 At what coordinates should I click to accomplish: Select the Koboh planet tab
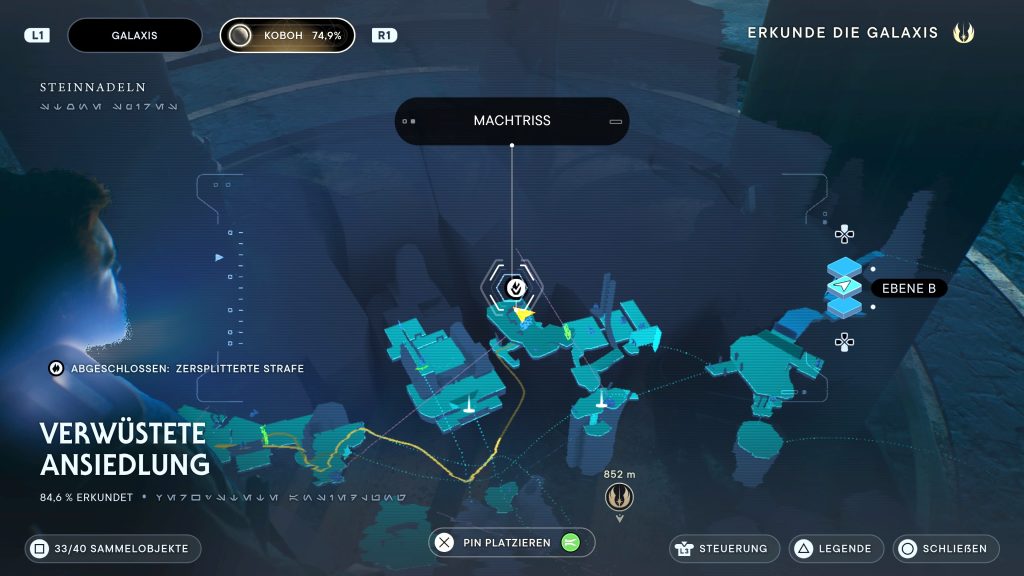click(287, 35)
